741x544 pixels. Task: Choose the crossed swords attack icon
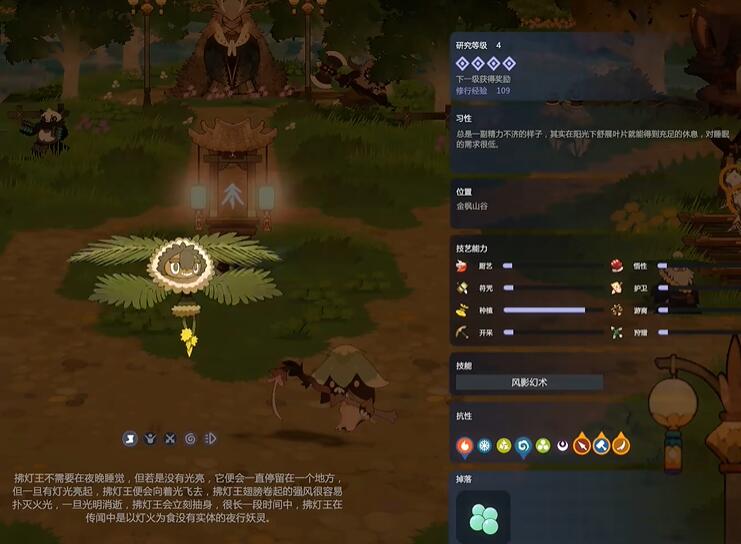tap(170, 438)
